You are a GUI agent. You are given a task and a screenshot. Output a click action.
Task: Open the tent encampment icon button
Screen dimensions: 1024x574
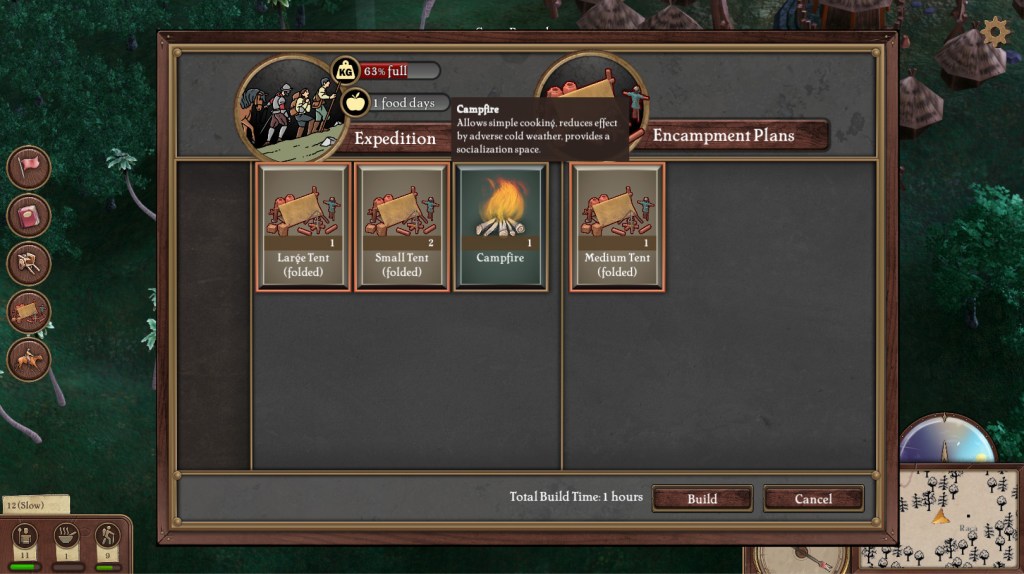[29, 311]
